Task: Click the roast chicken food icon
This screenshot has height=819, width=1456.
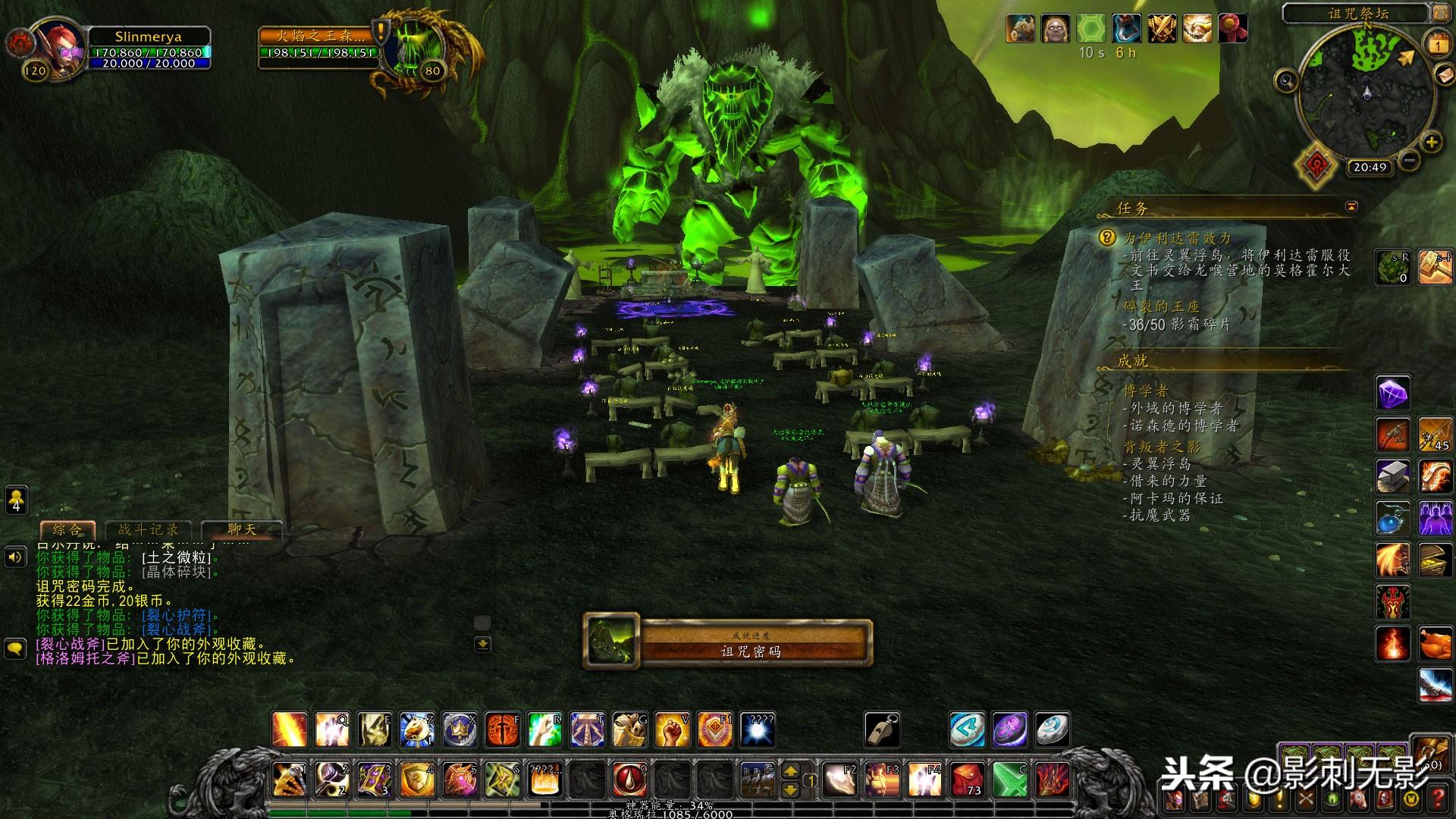Action: (x=1435, y=645)
